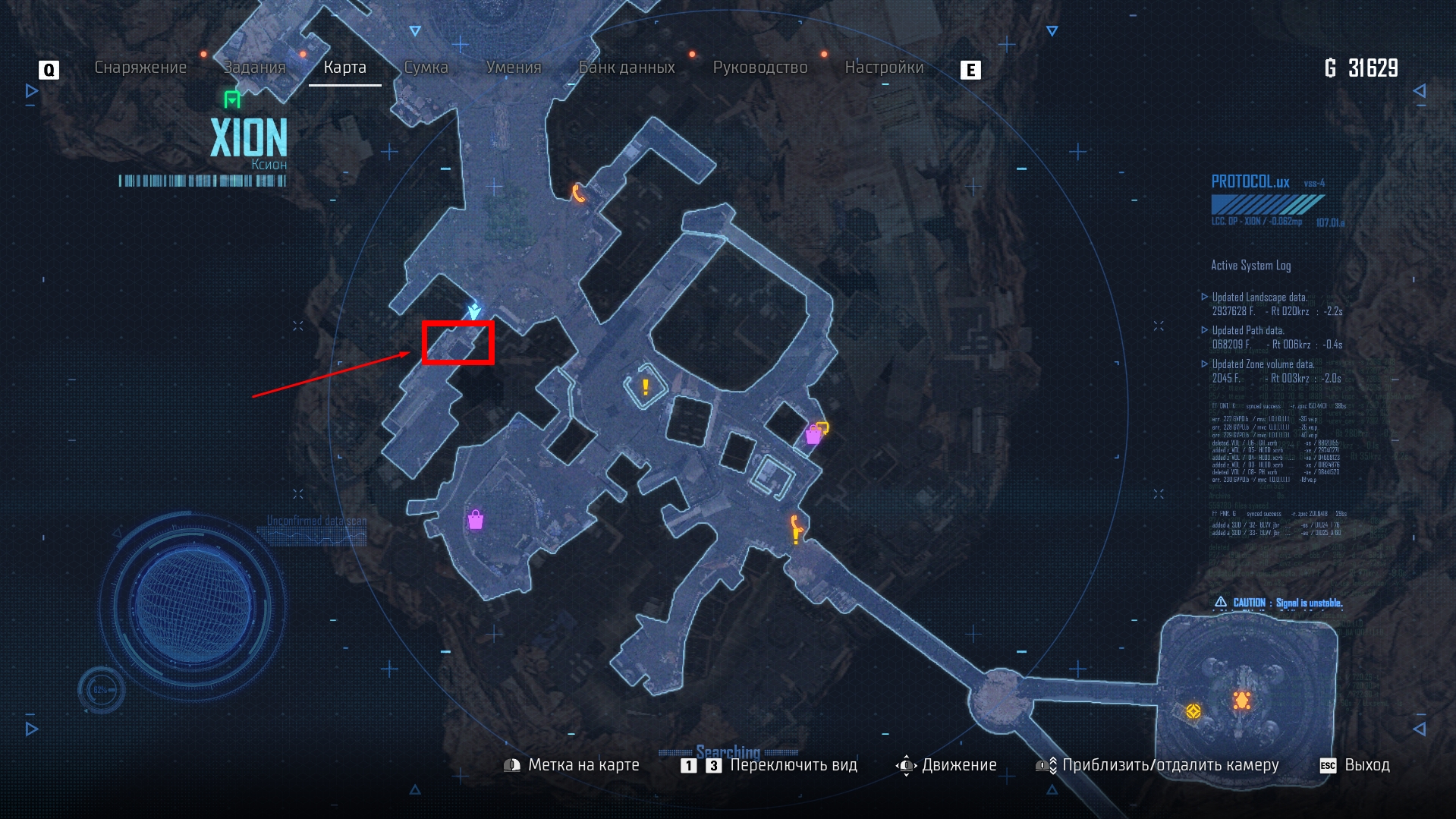Choose the Выход option
1456x819 pixels.
(1366, 765)
